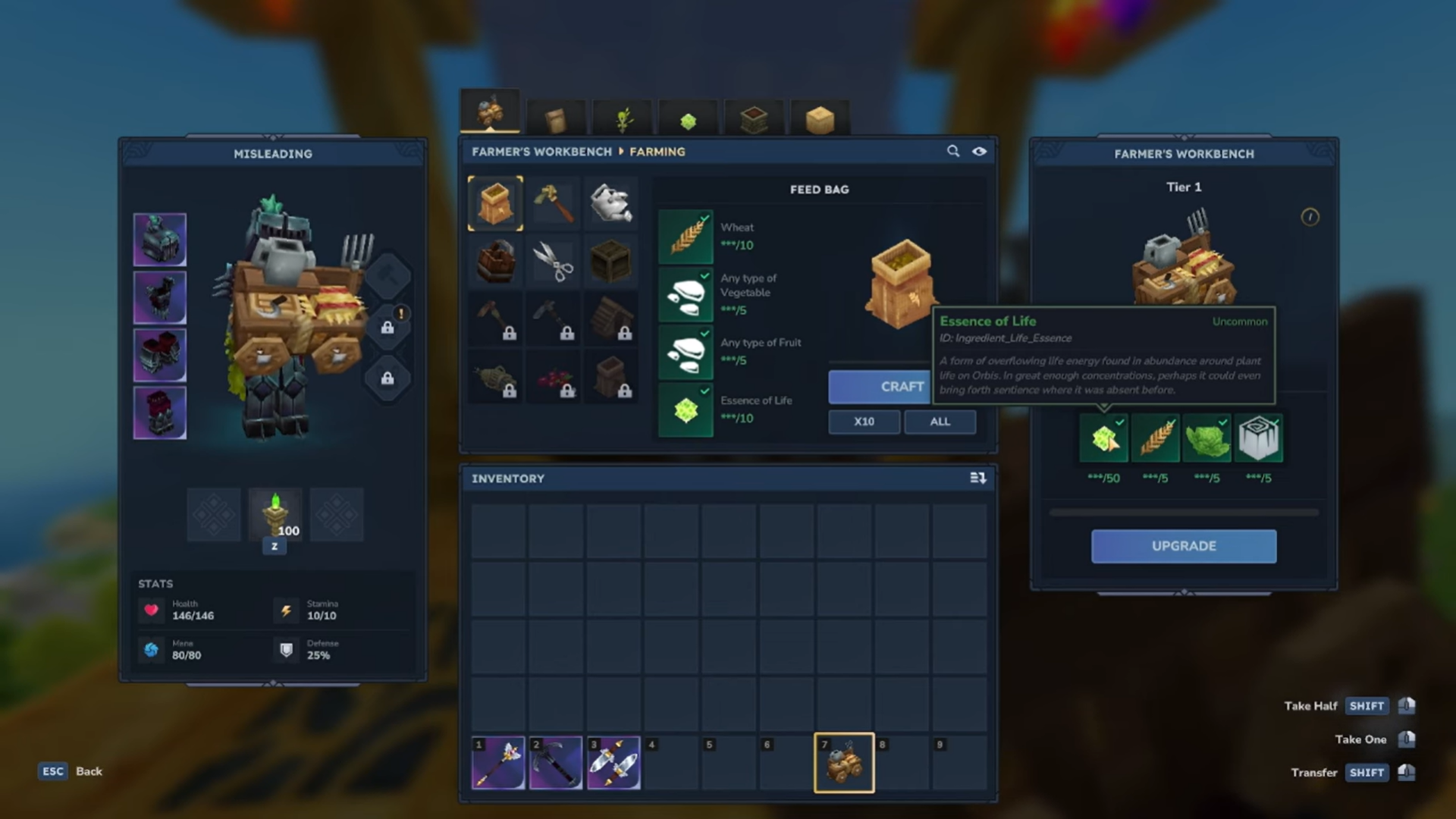Click the upgrade progress bar

pos(1183,511)
